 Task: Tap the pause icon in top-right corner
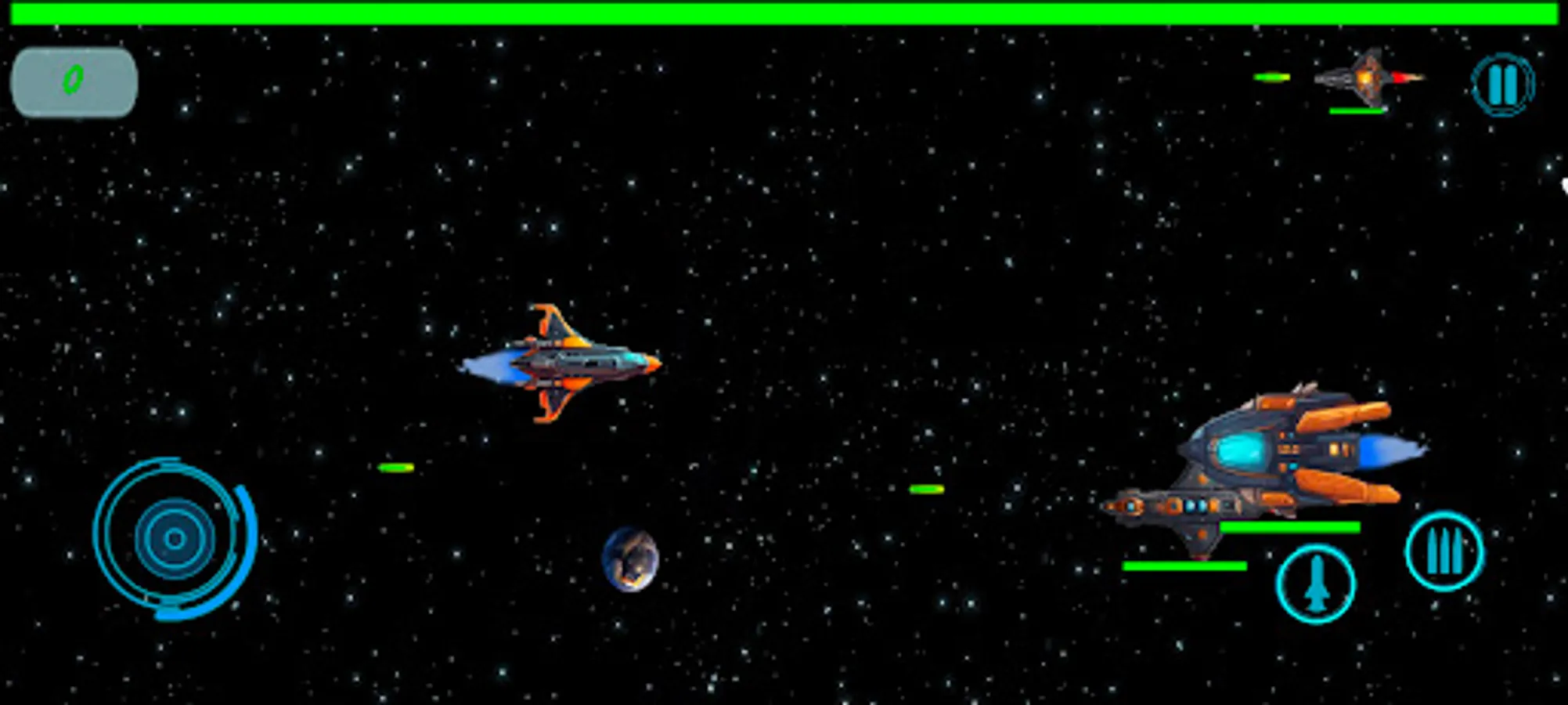[x=1505, y=86]
